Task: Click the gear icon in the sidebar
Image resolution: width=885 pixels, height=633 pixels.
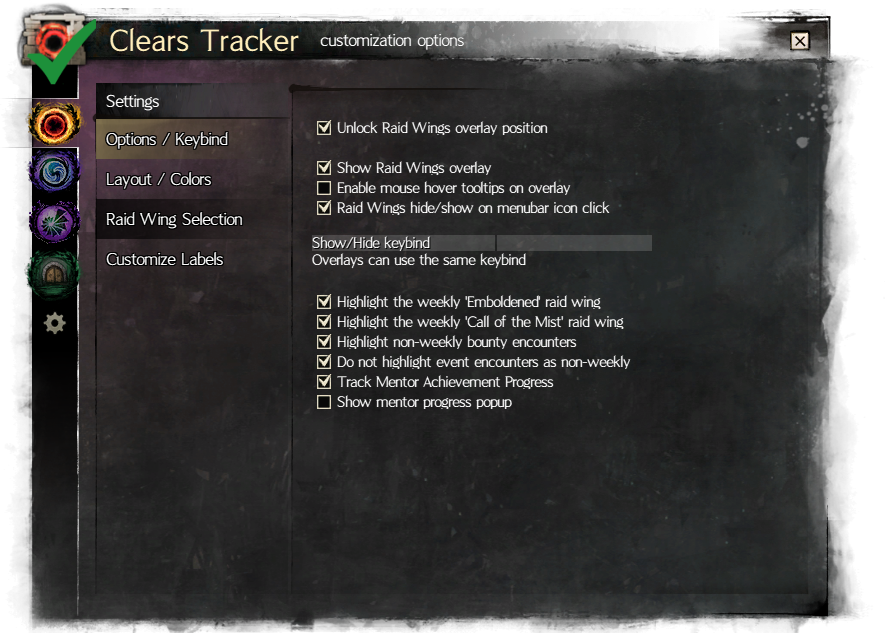Action: [55, 322]
